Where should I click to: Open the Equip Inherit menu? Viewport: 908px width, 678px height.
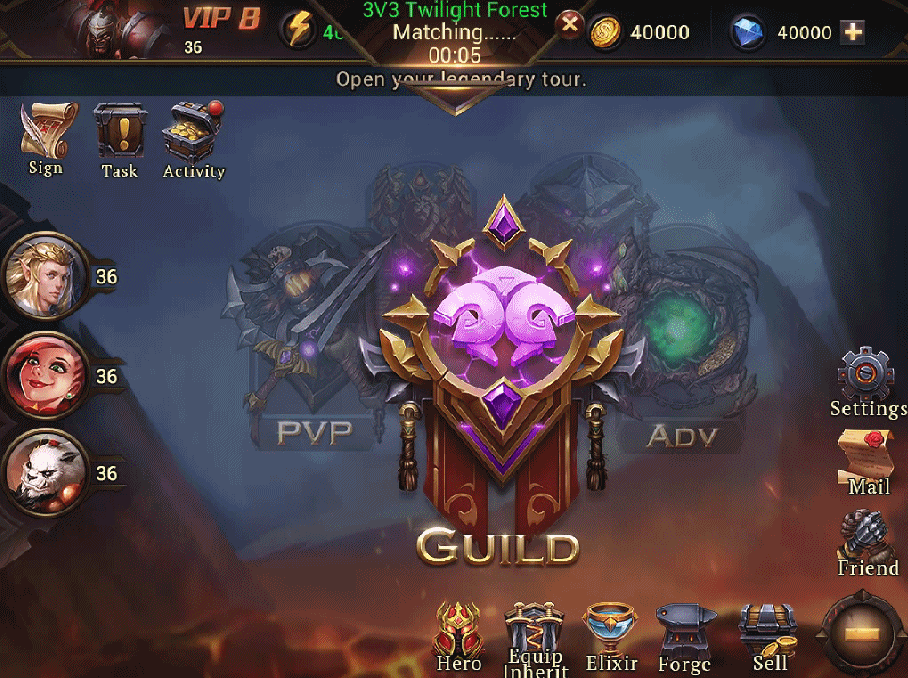(535, 632)
